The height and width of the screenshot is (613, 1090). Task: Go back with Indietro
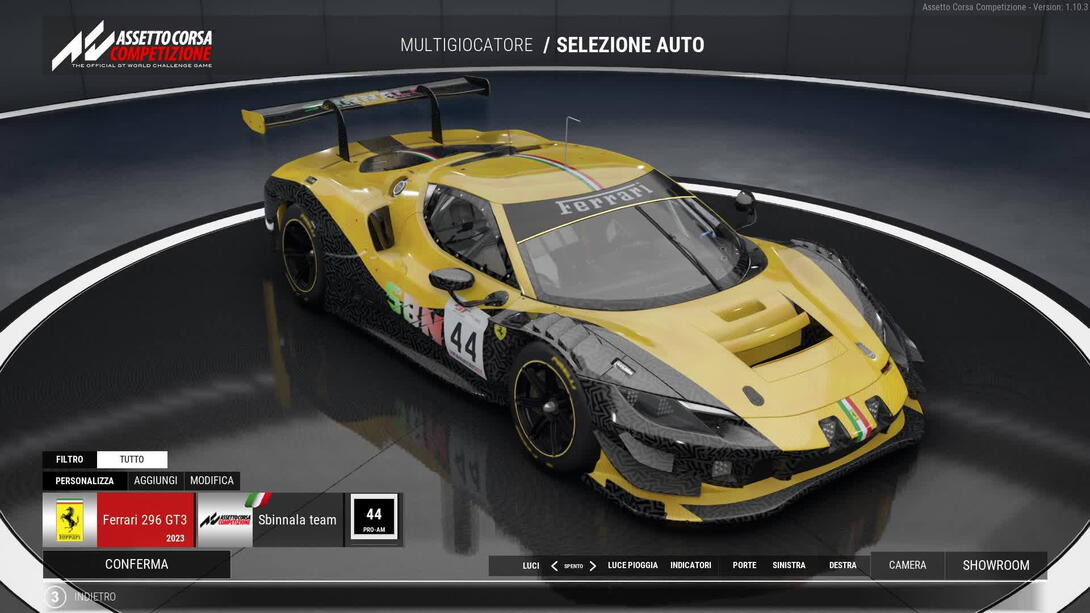click(x=95, y=597)
